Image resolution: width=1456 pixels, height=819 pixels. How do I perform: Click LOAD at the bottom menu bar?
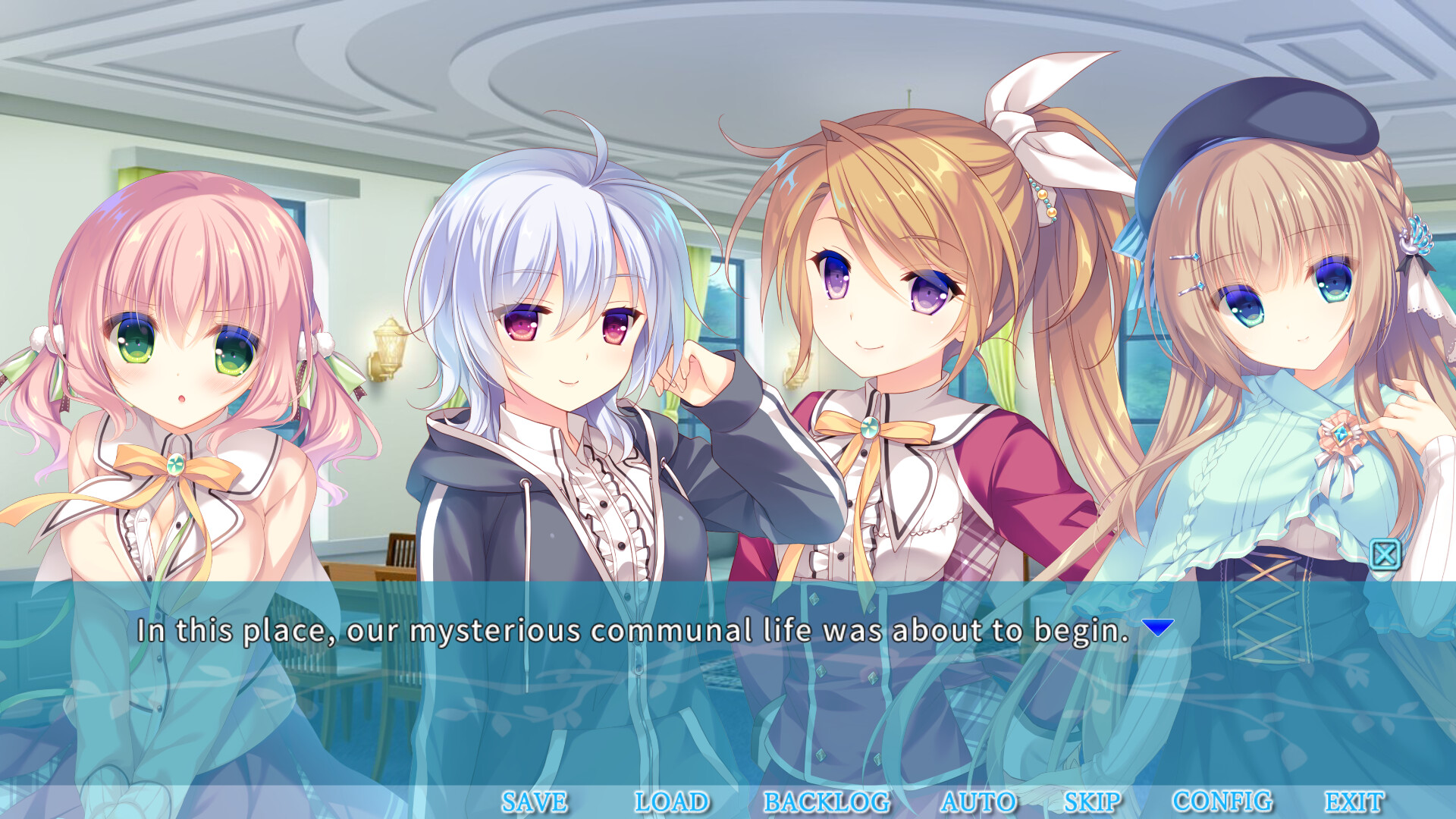click(x=670, y=799)
